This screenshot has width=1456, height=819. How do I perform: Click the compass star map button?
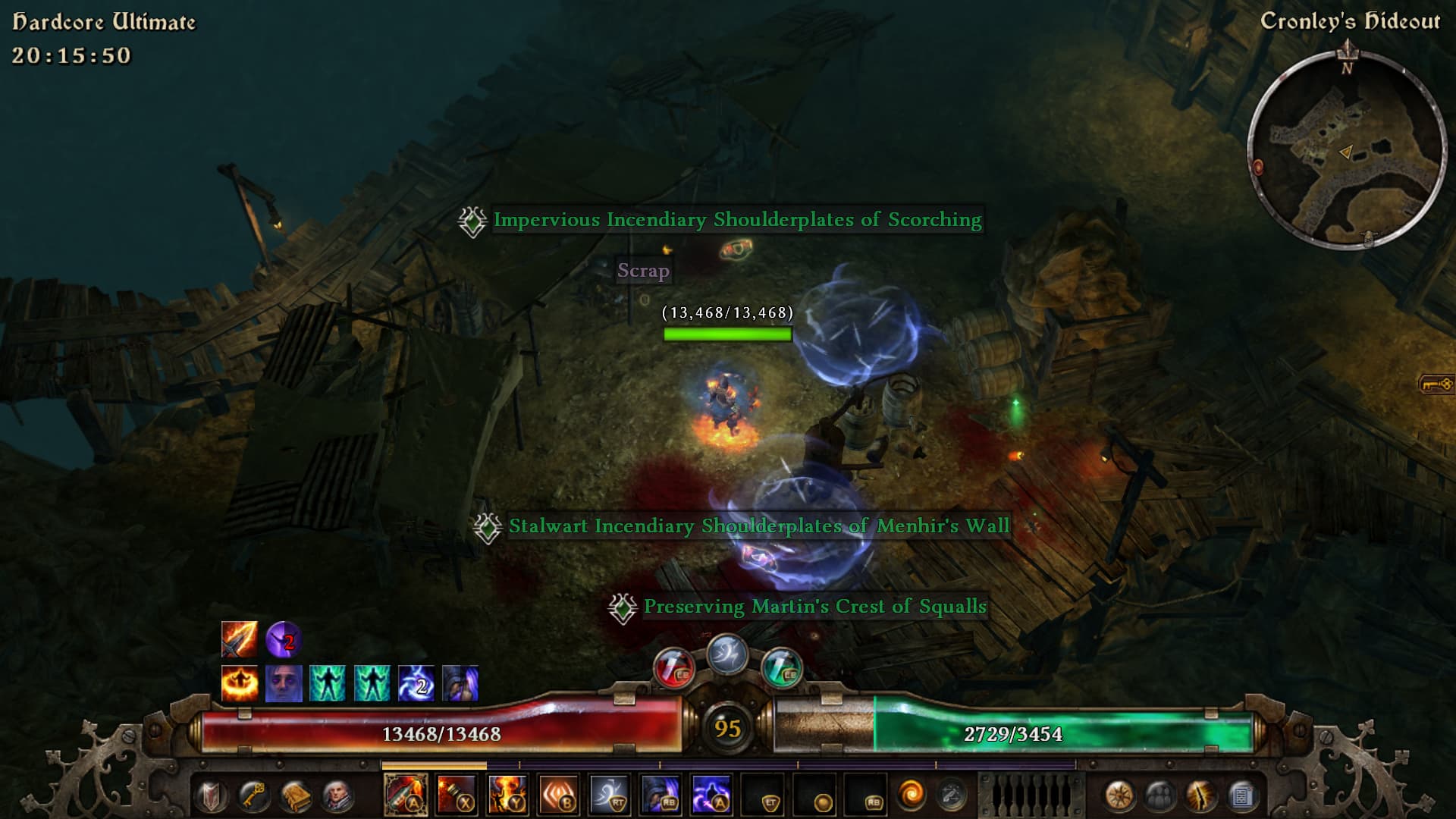point(1119,796)
